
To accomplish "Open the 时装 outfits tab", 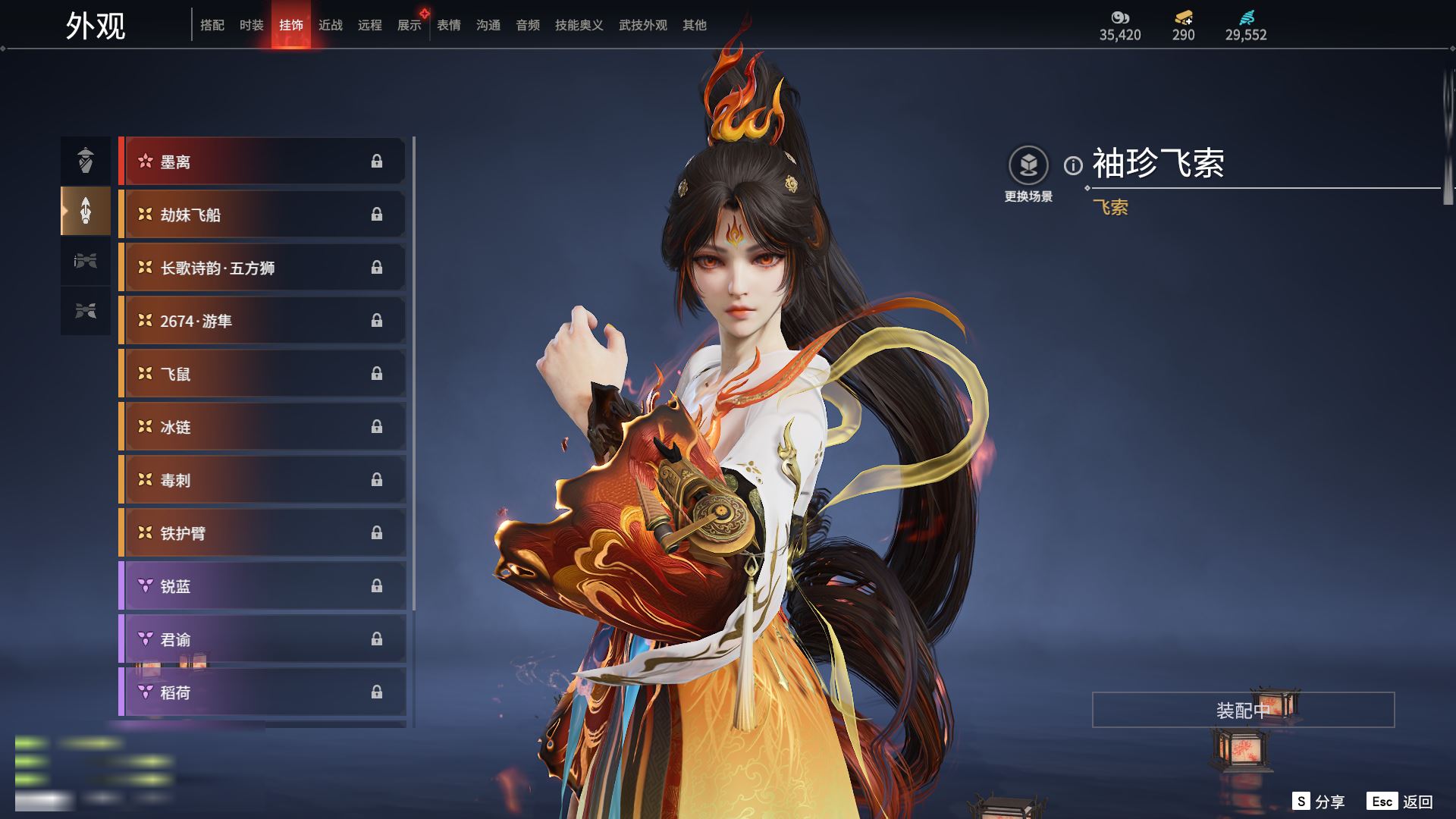I will [x=252, y=25].
